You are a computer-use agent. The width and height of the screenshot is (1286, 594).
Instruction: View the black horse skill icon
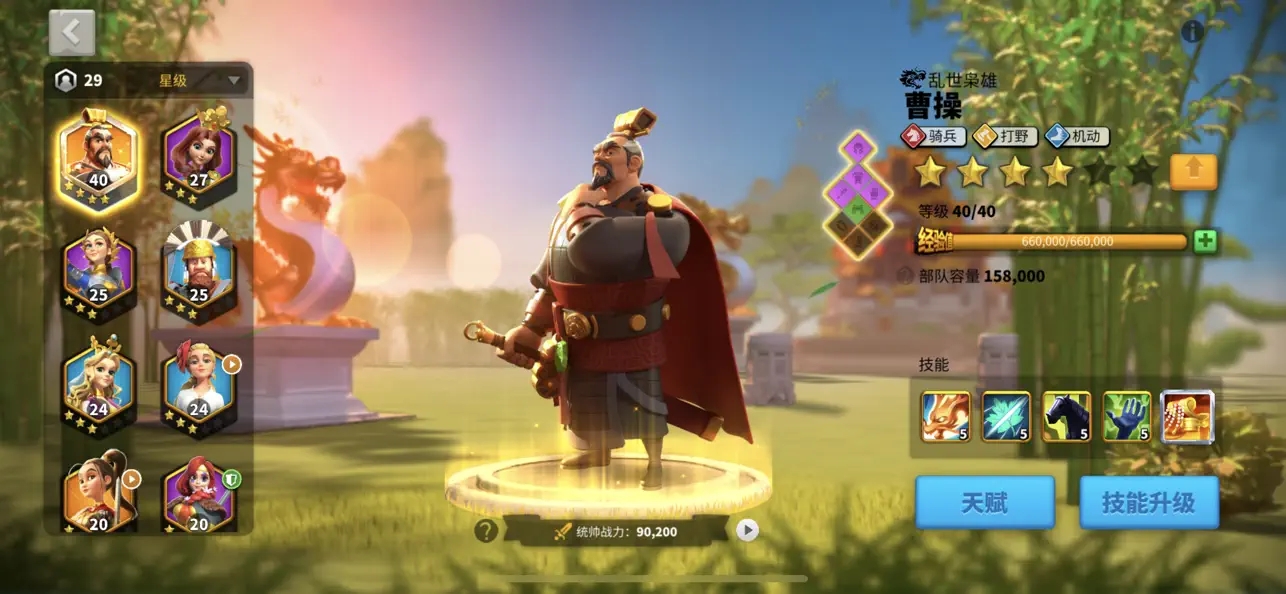1066,416
